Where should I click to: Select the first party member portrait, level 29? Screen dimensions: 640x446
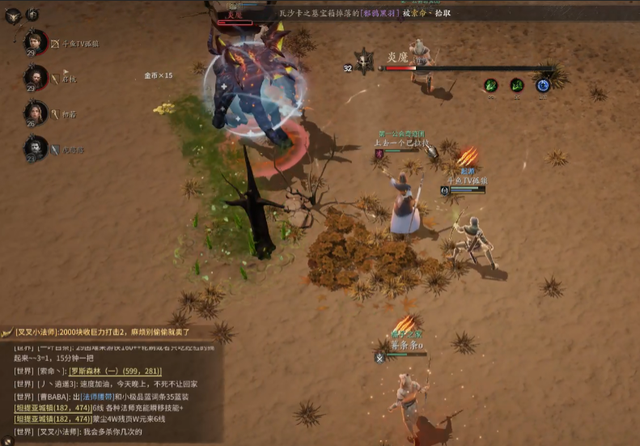pyautogui.click(x=35, y=42)
